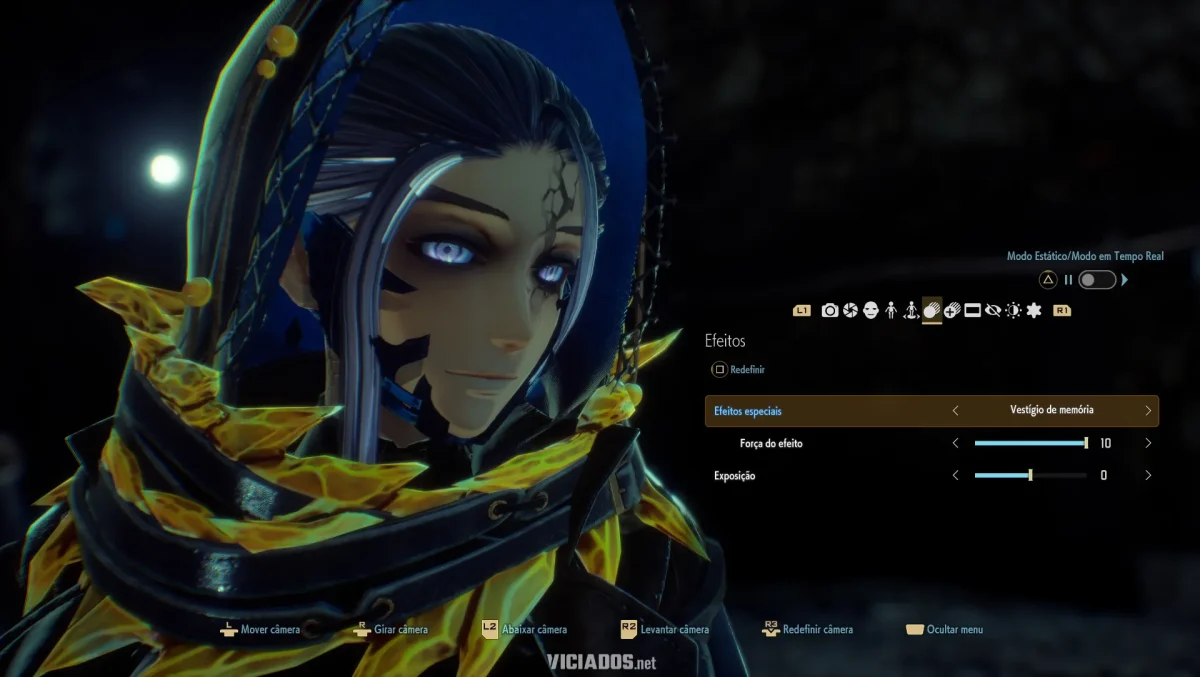The height and width of the screenshot is (677, 1200).
Task: Choose the character on rotating platform tab
Action: (x=911, y=311)
